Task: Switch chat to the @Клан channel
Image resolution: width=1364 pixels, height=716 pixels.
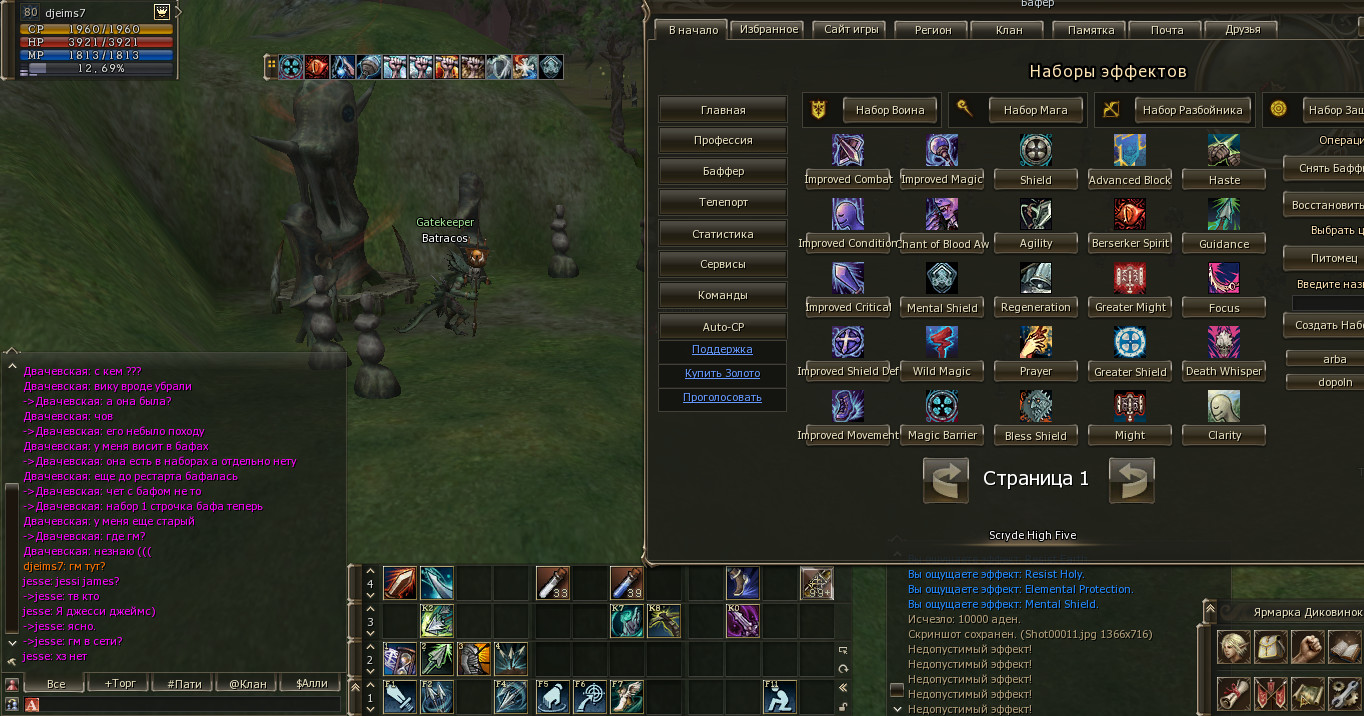Action: (248, 684)
